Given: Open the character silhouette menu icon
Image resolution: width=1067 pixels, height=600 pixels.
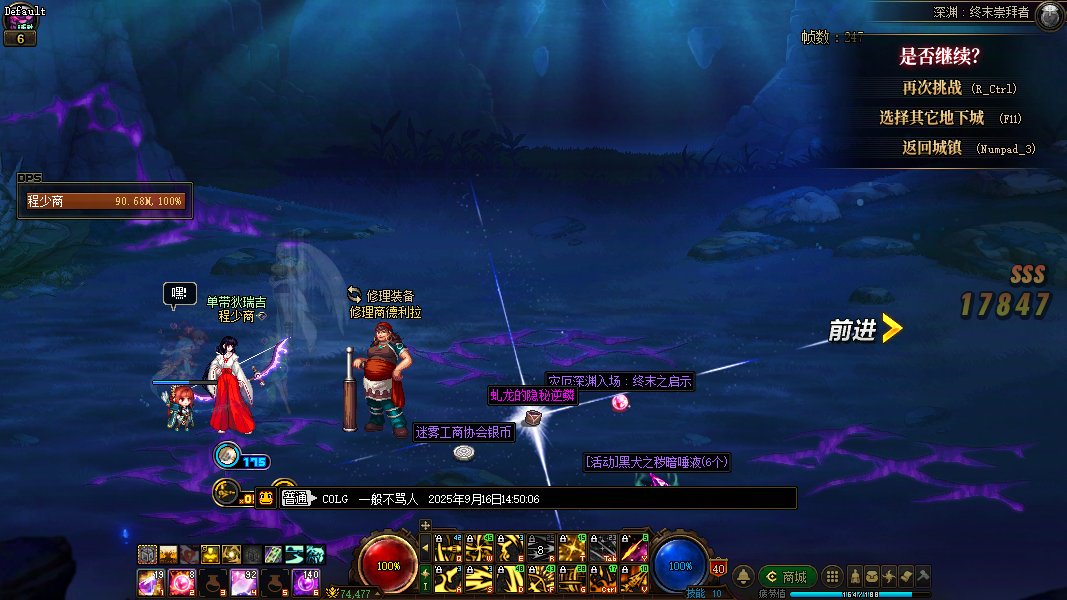Looking at the screenshot, I should tap(856, 577).
